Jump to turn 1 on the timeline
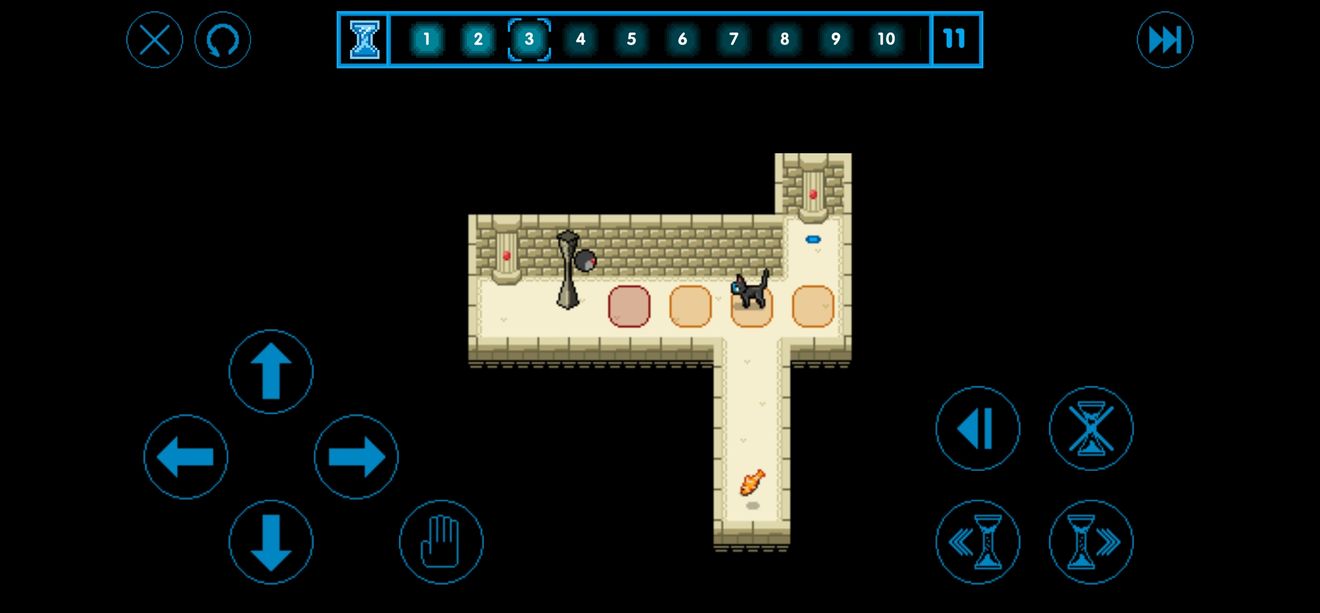 point(427,40)
